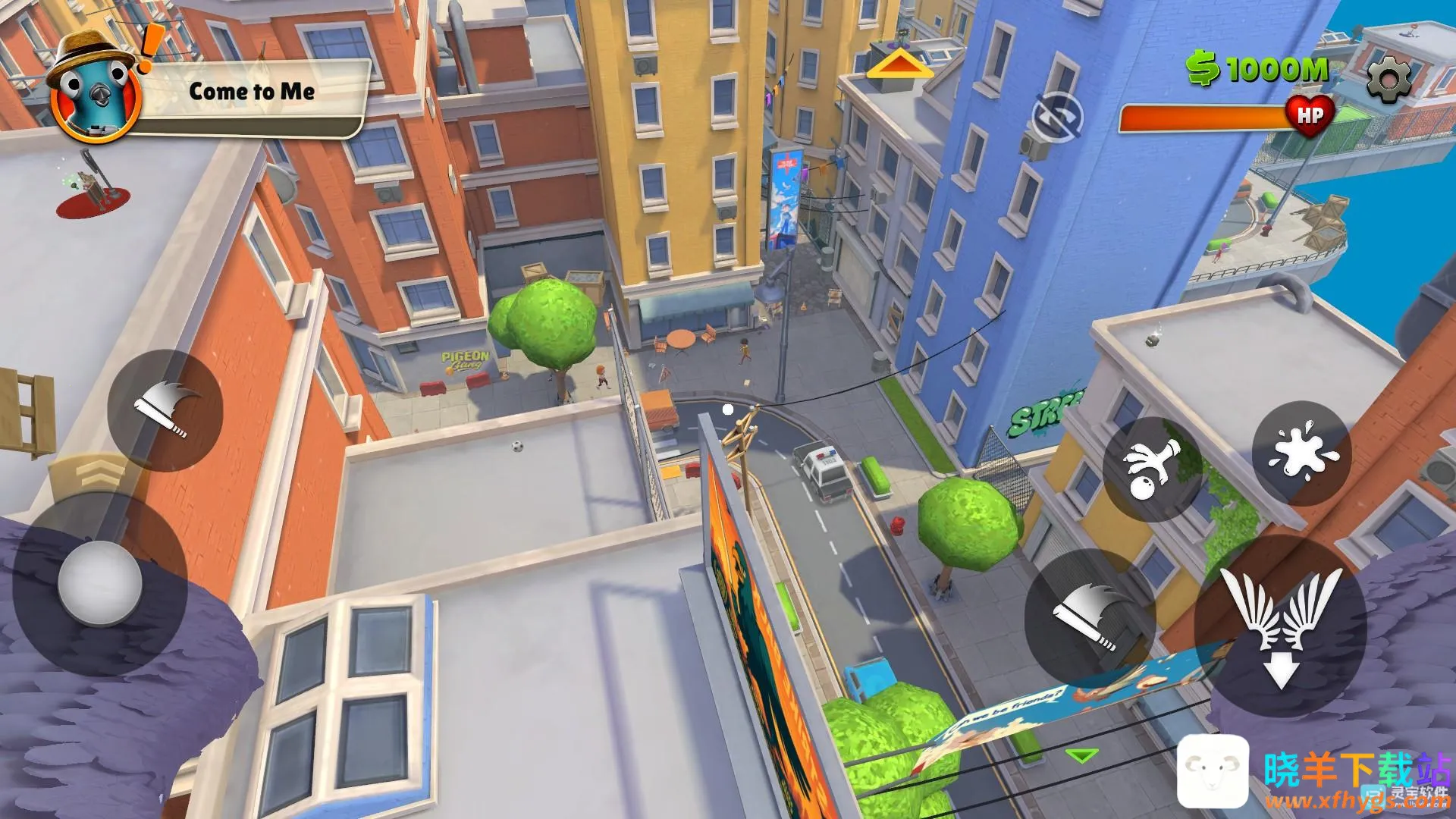Open the gear settings menu
The image size is (1456, 819).
[1389, 78]
